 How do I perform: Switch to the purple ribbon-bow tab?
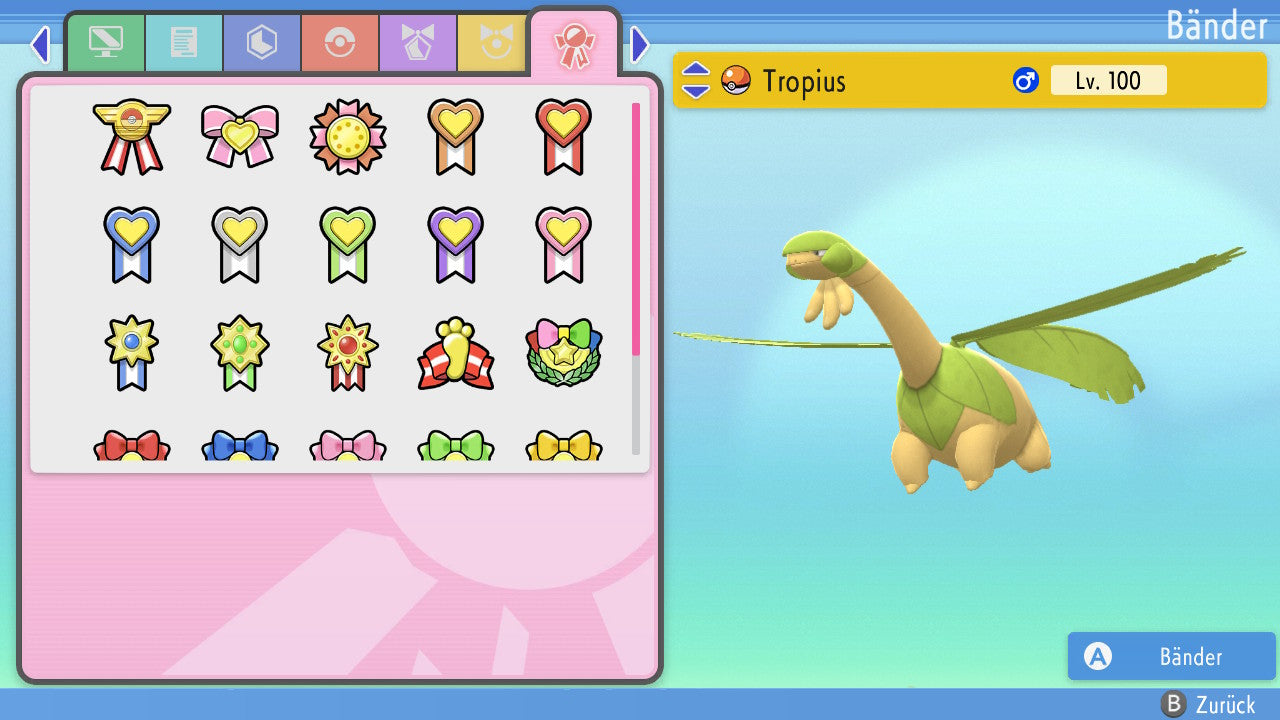[418, 43]
